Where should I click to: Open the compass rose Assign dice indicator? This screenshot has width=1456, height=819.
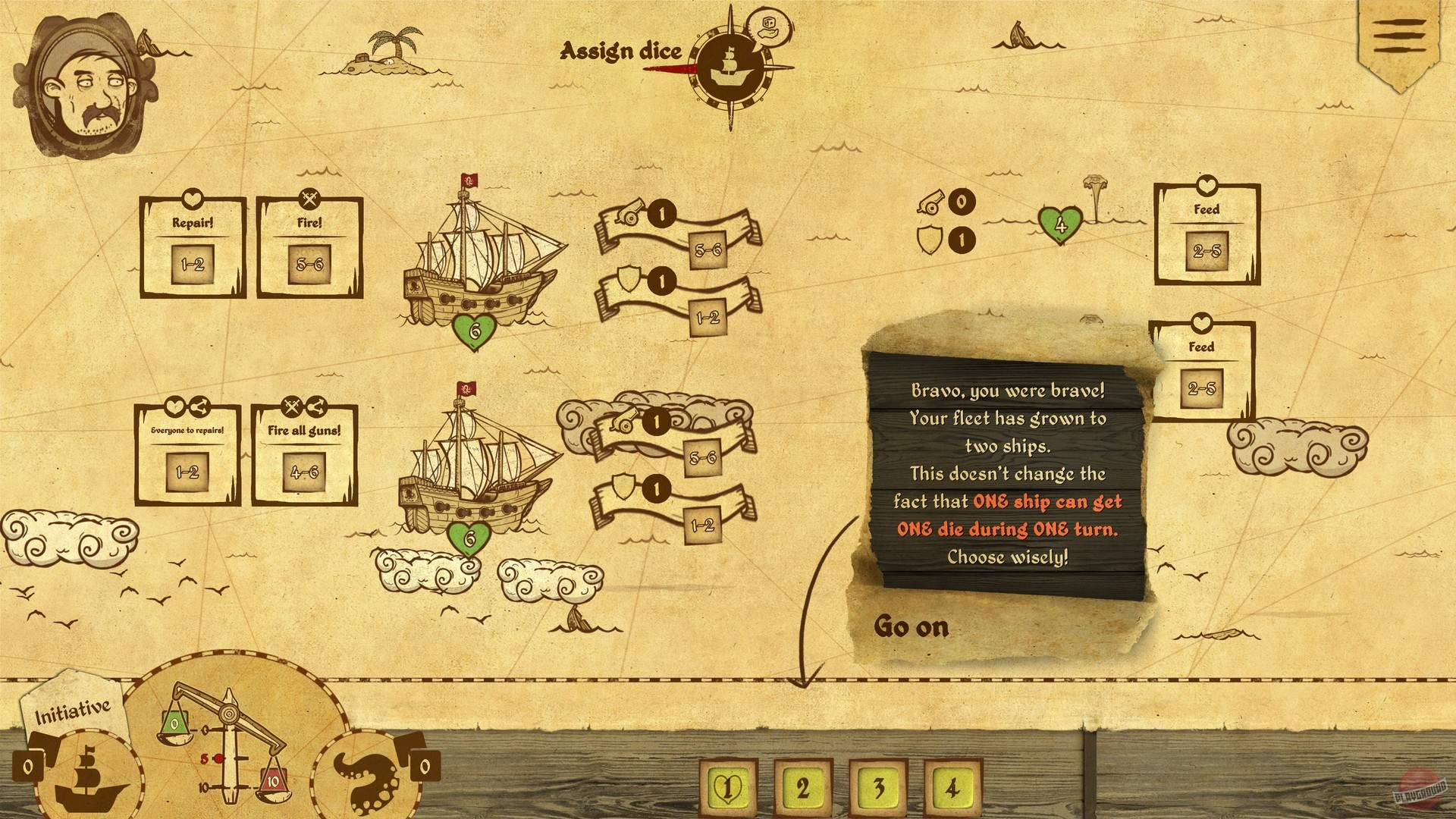pos(730,64)
